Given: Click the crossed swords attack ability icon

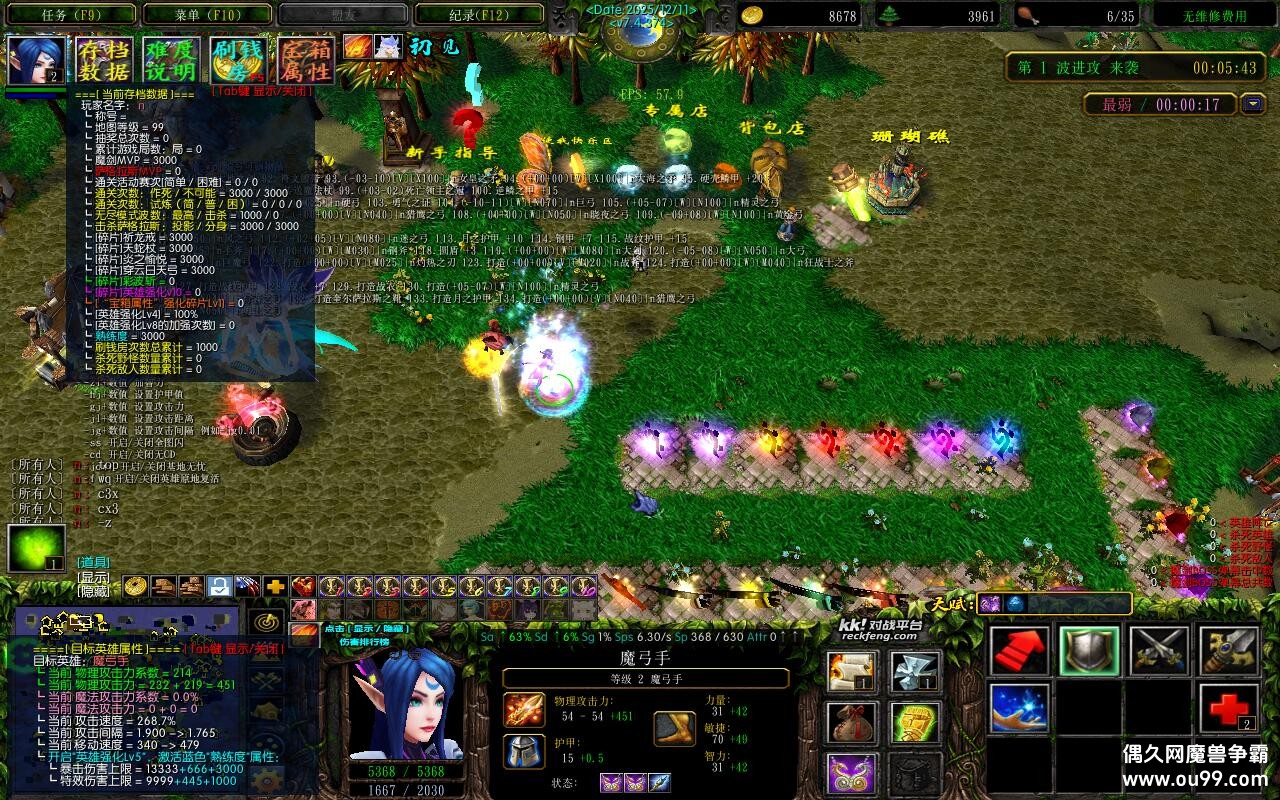Looking at the screenshot, I should tap(1160, 652).
